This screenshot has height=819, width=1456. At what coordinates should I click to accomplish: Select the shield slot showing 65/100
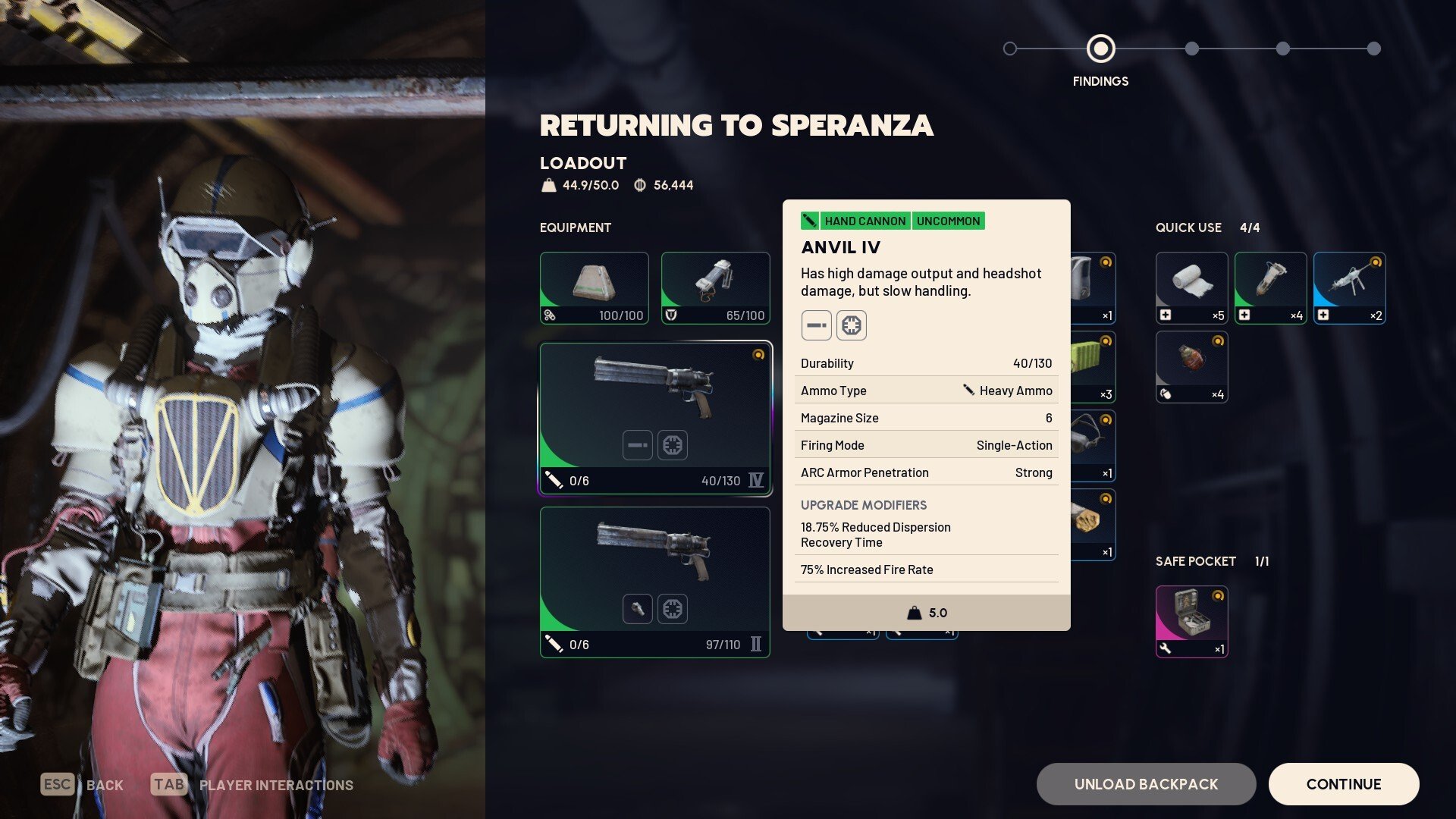tap(715, 288)
